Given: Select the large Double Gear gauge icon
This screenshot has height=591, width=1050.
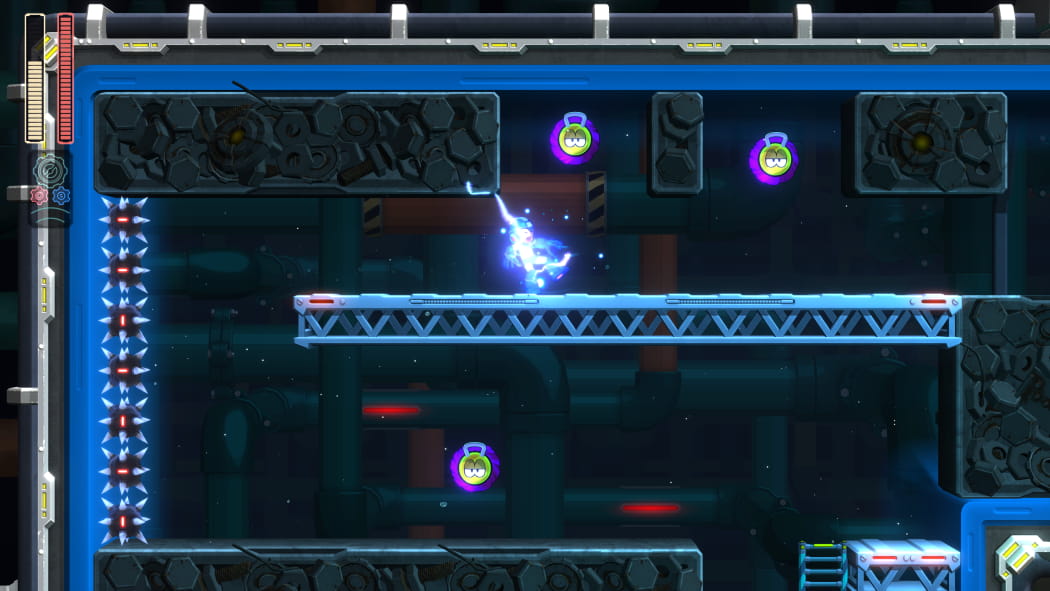Looking at the screenshot, I should coord(49,170).
